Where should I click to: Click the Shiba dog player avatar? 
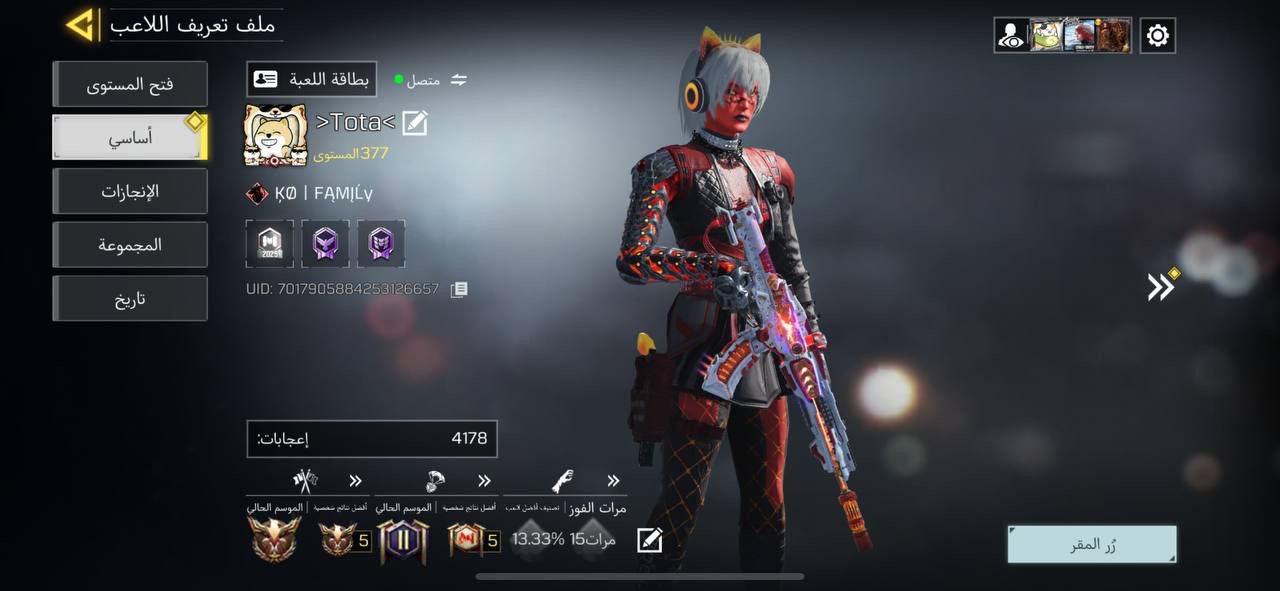(x=275, y=135)
